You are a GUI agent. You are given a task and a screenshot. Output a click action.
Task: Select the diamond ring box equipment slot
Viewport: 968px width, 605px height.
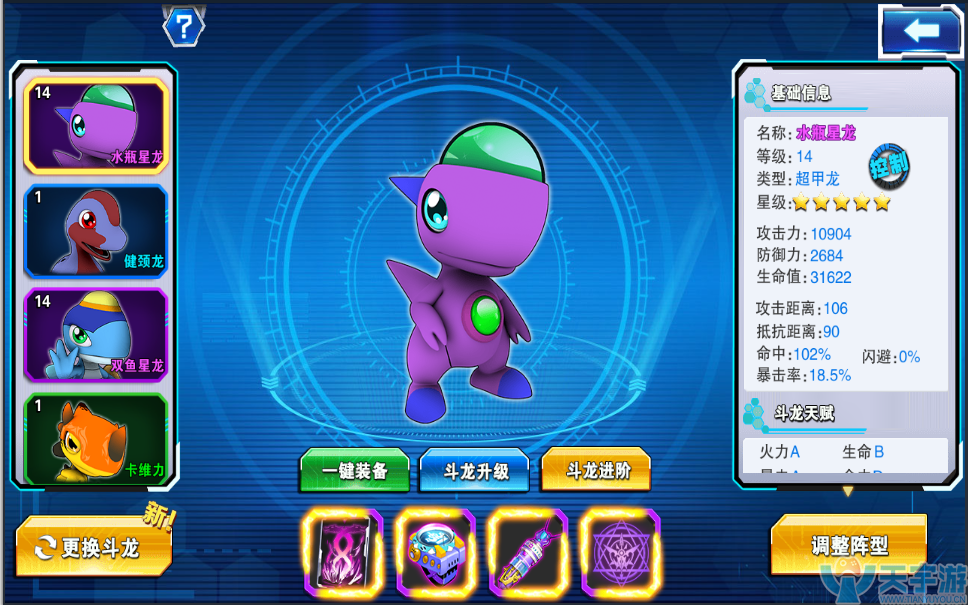click(434, 550)
